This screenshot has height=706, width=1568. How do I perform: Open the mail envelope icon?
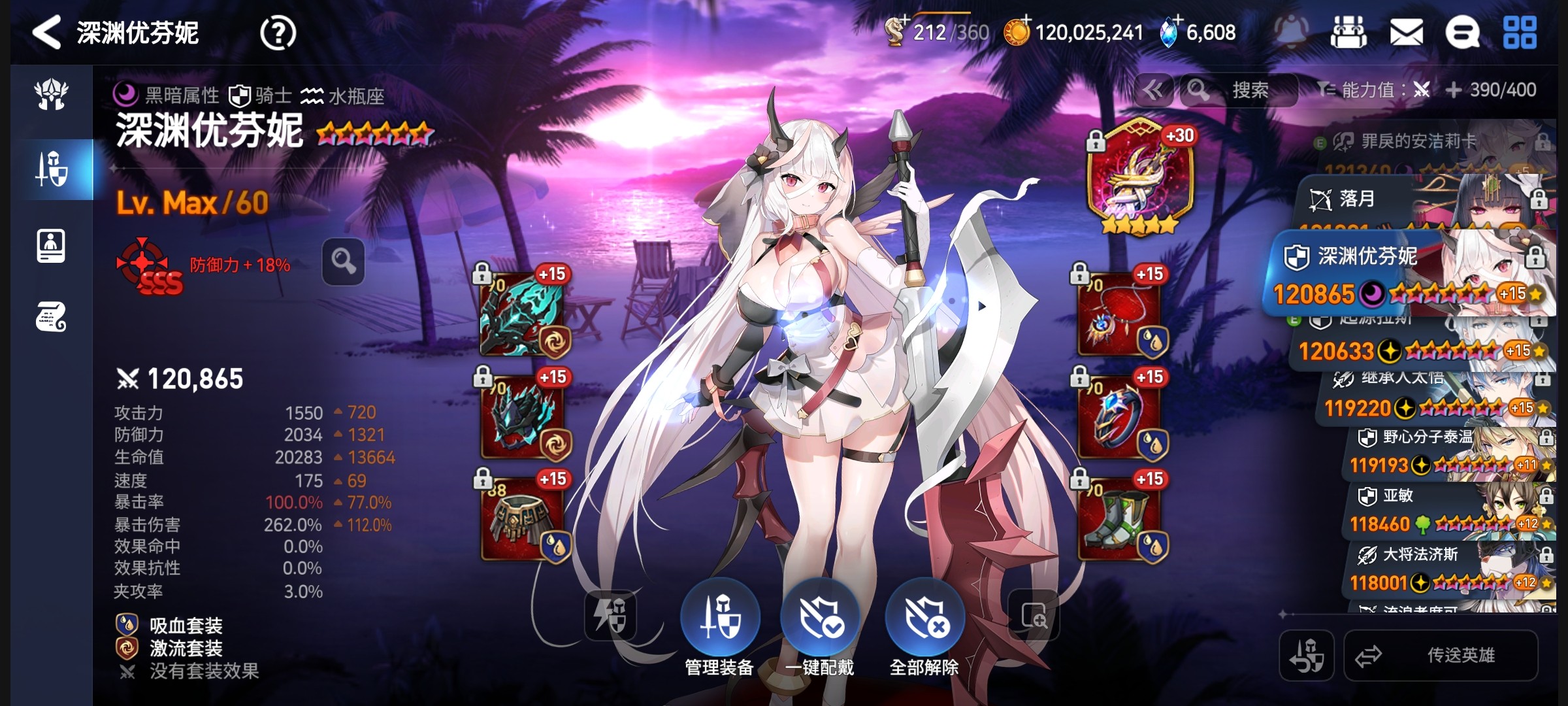tap(1406, 33)
